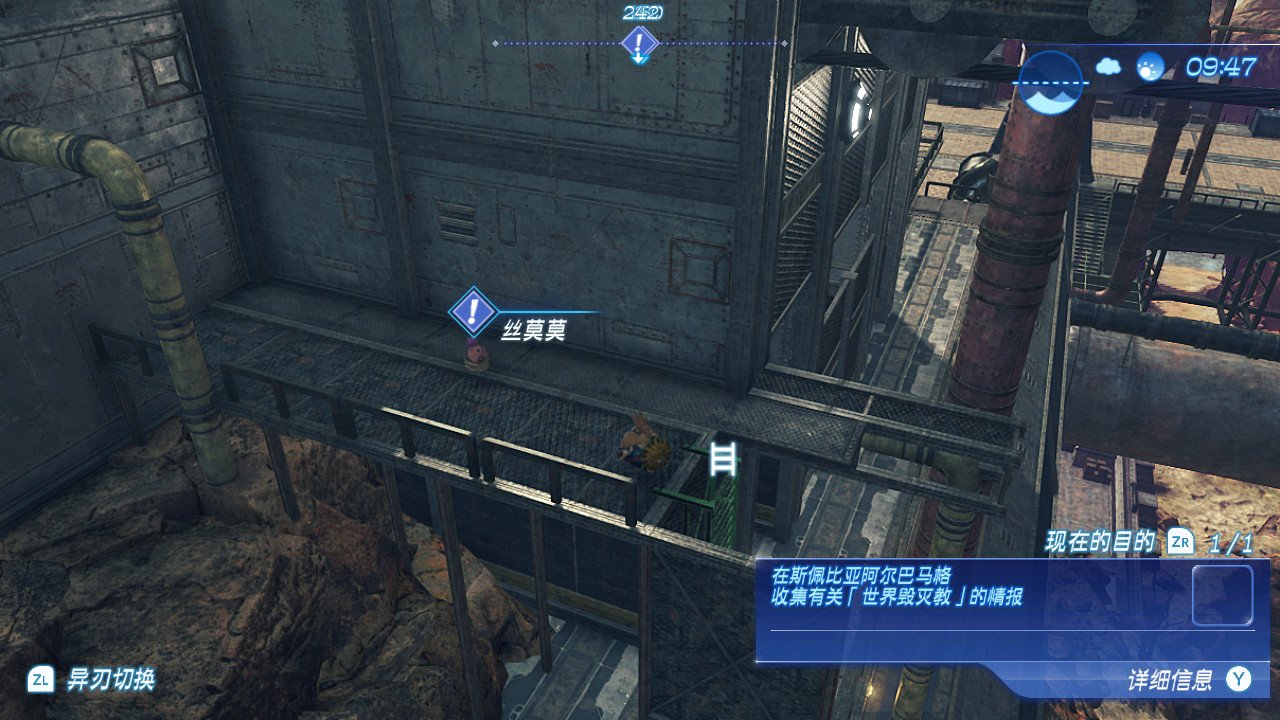This screenshot has height=720, width=1280.
Task: Click the empty square in the objective panel
Action: coord(1222,595)
